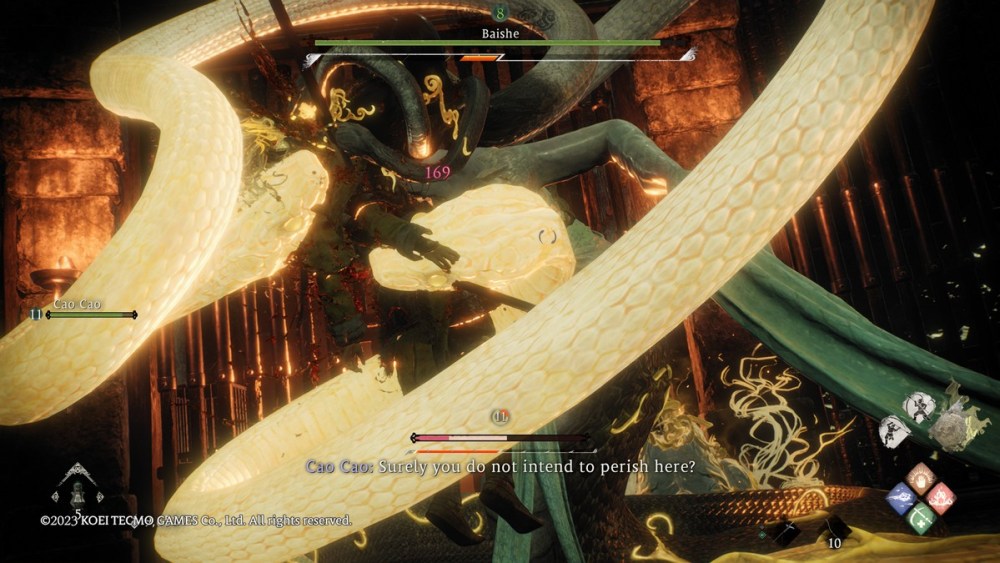The image size is (1000, 563).
Task: Select the ranged slot with 10 ammo
Action: [836, 529]
